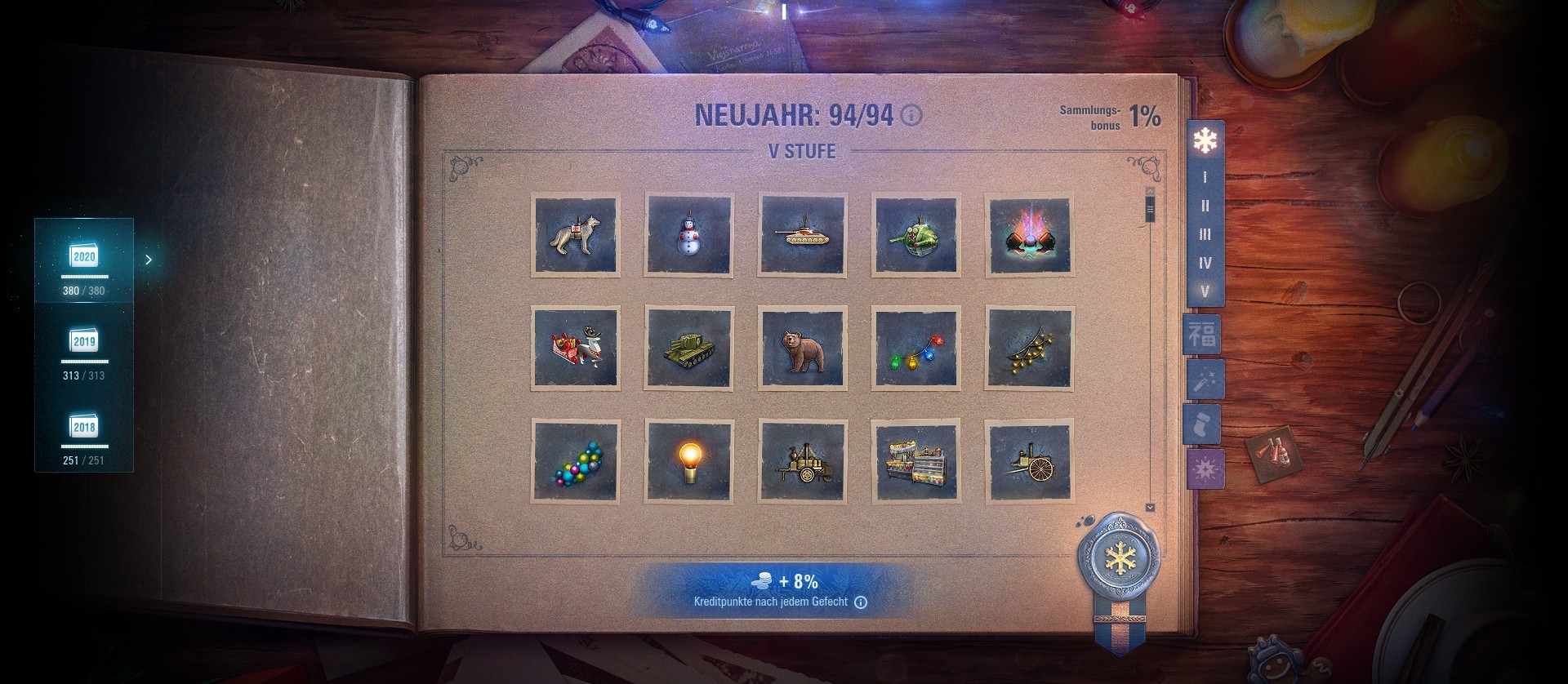Select the snowman decoration tile
This screenshot has height=684, width=1568.
pos(688,235)
